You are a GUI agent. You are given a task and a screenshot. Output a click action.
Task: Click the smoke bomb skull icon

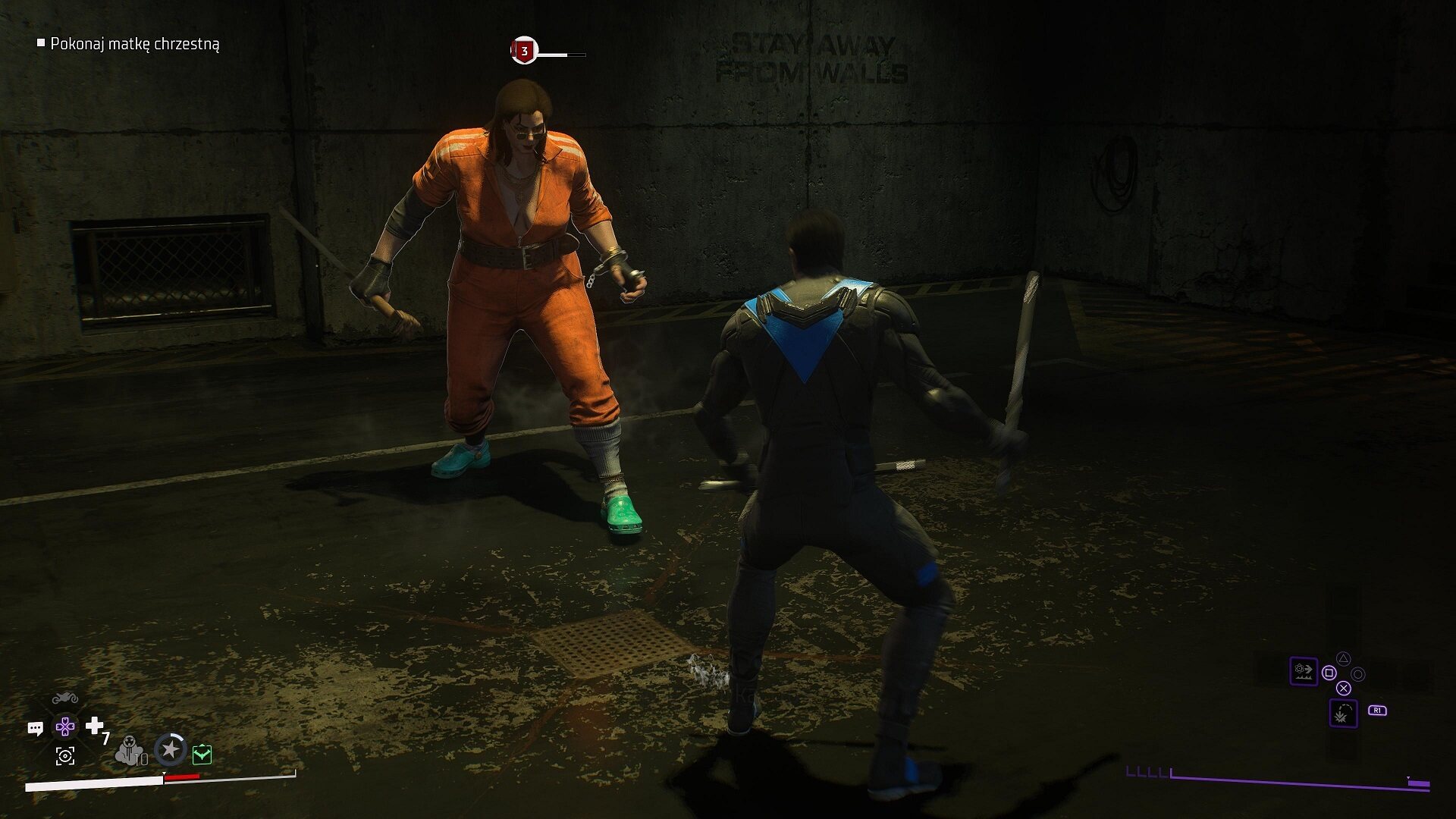[x=130, y=751]
